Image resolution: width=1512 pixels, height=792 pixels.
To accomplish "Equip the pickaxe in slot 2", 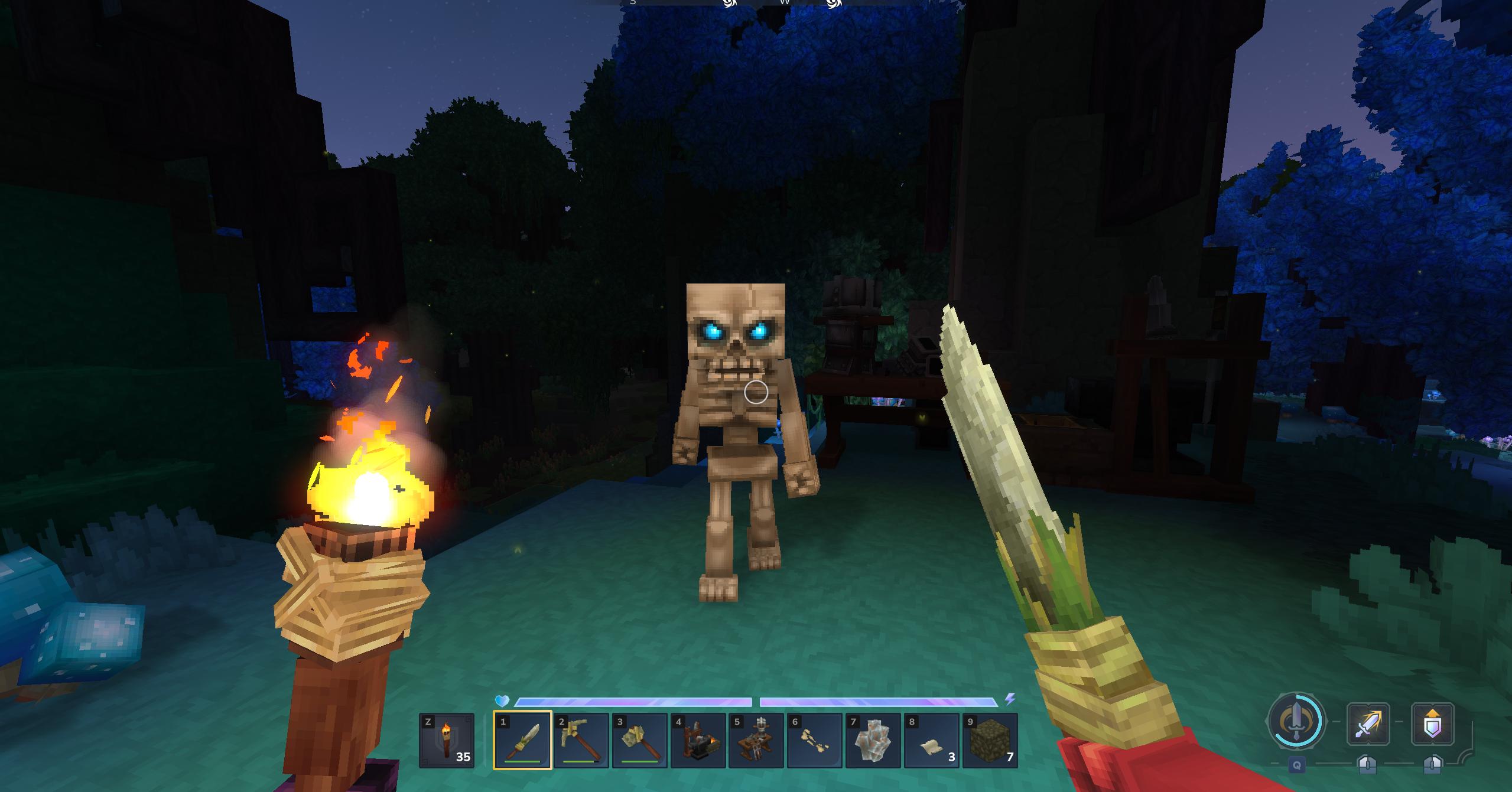I will pyautogui.click(x=581, y=741).
